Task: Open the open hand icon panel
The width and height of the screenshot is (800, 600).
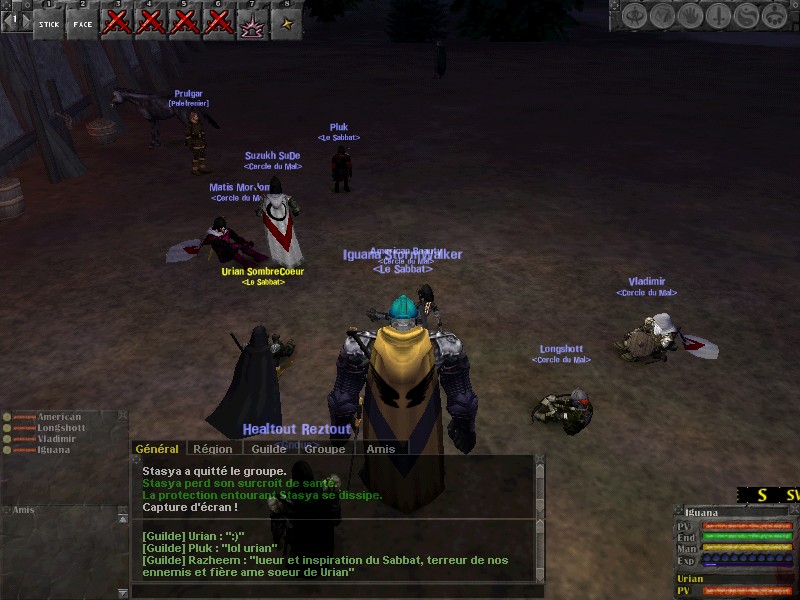Action: click(690, 16)
